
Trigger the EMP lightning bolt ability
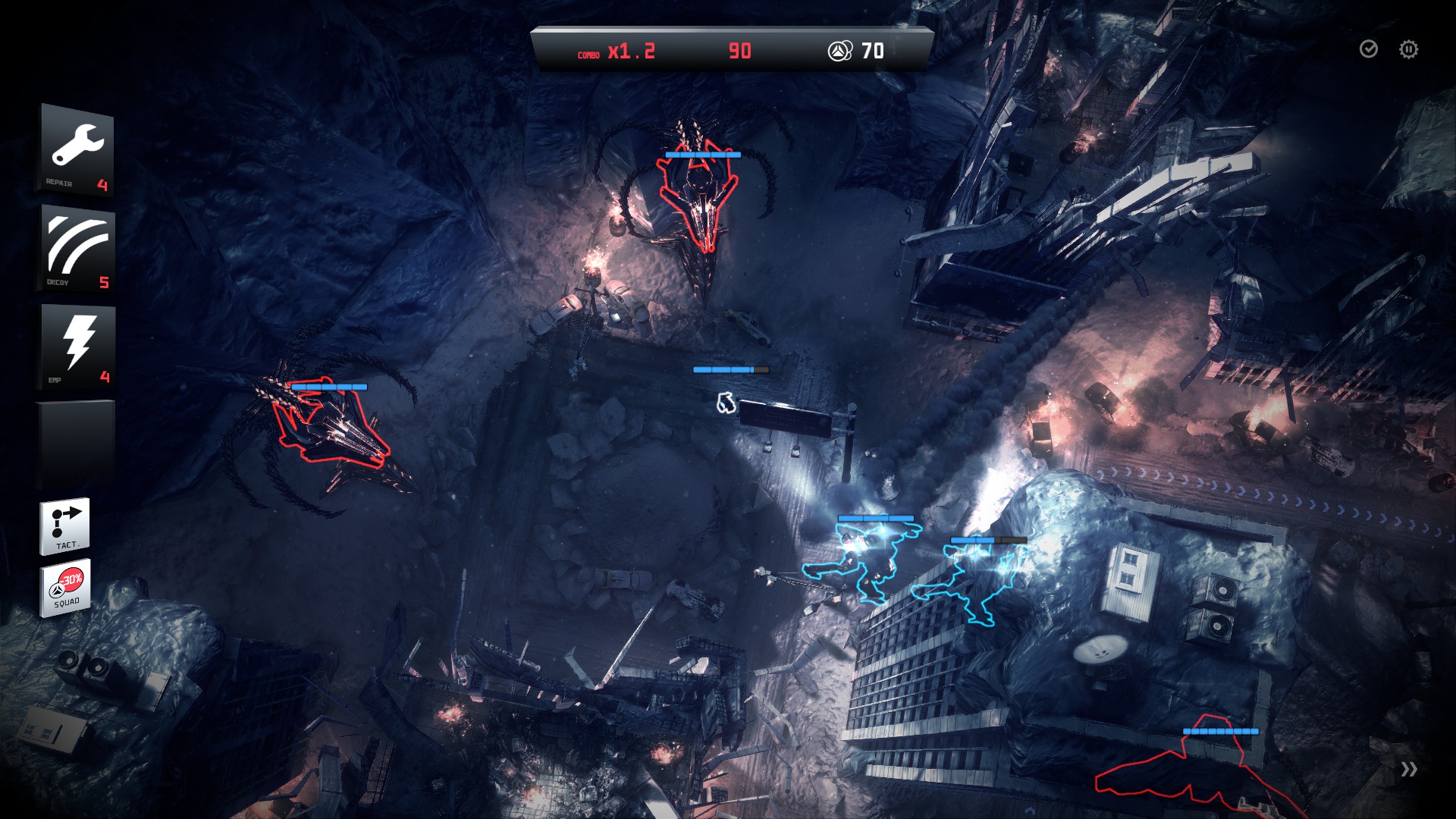point(77,346)
